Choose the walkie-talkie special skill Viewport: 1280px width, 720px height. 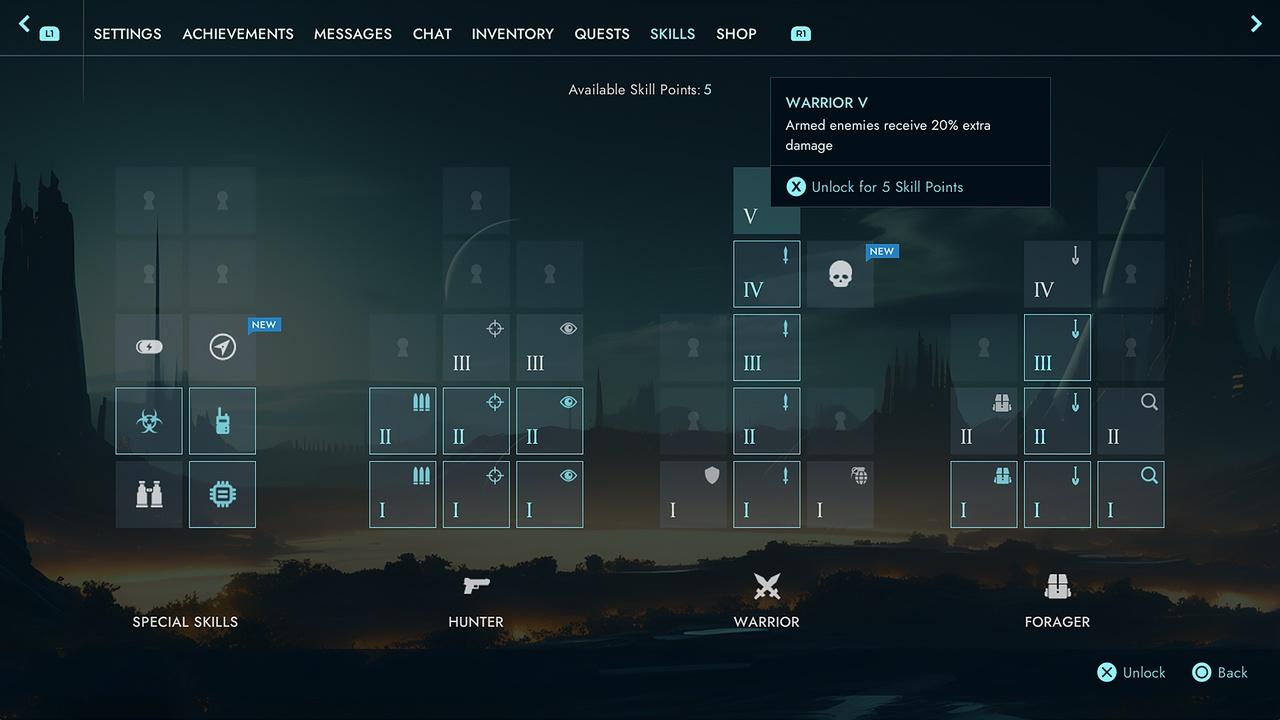(x=223, y=421)
